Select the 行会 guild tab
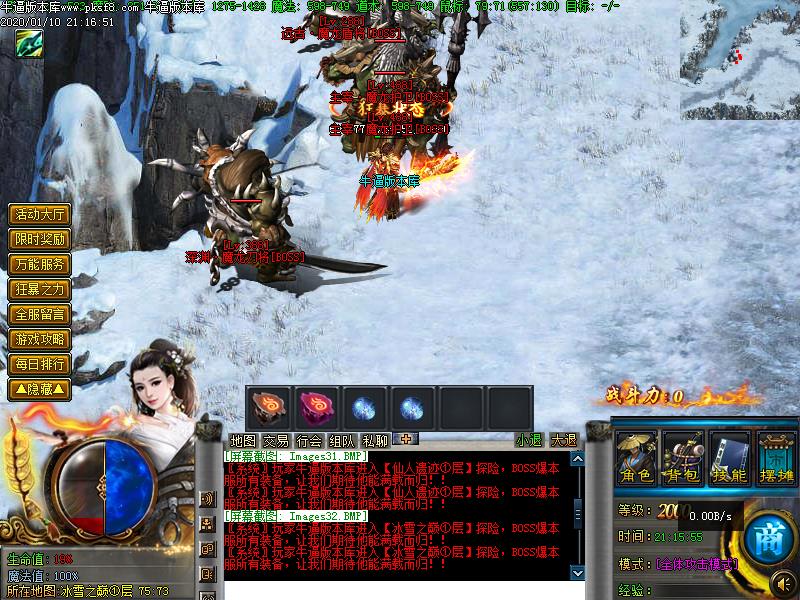The height and width of the screenshot is (600, 800). coord(309,440)
